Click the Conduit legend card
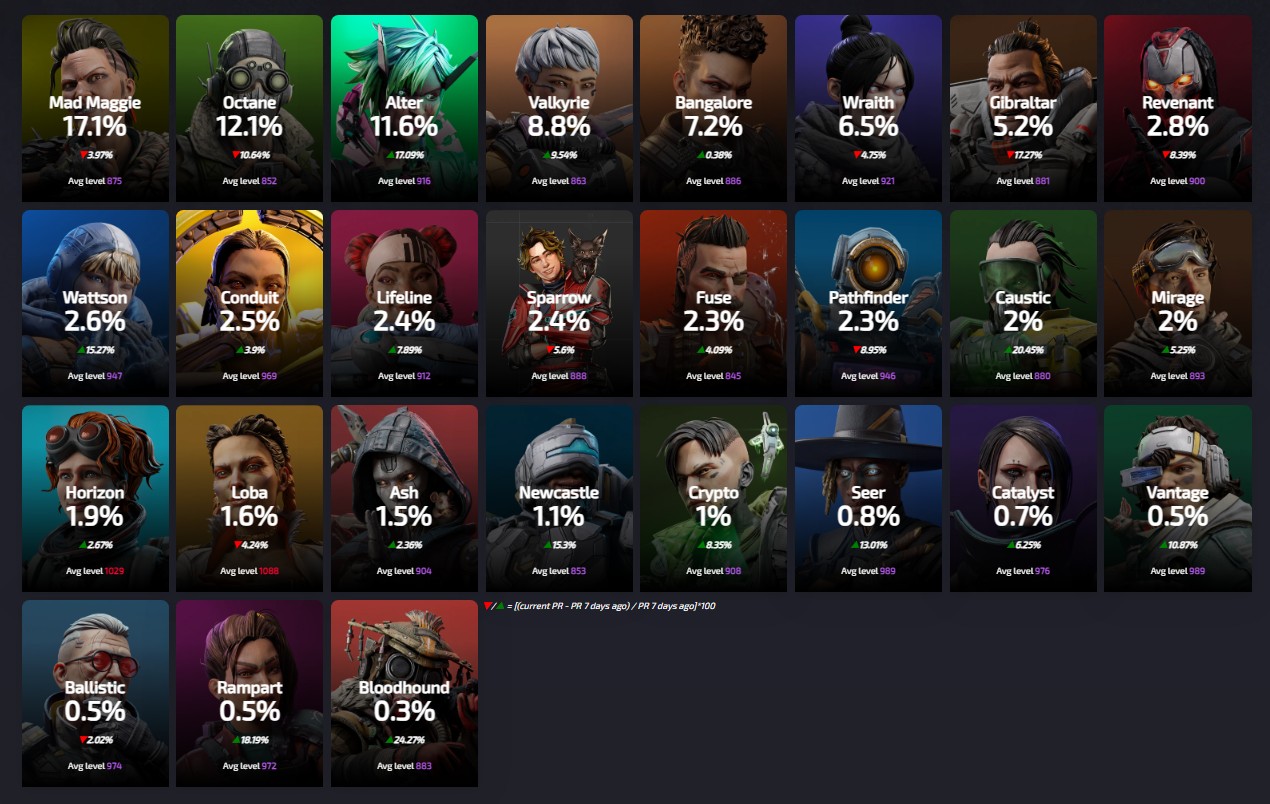Screen dimensions: 1270x804 249,303
